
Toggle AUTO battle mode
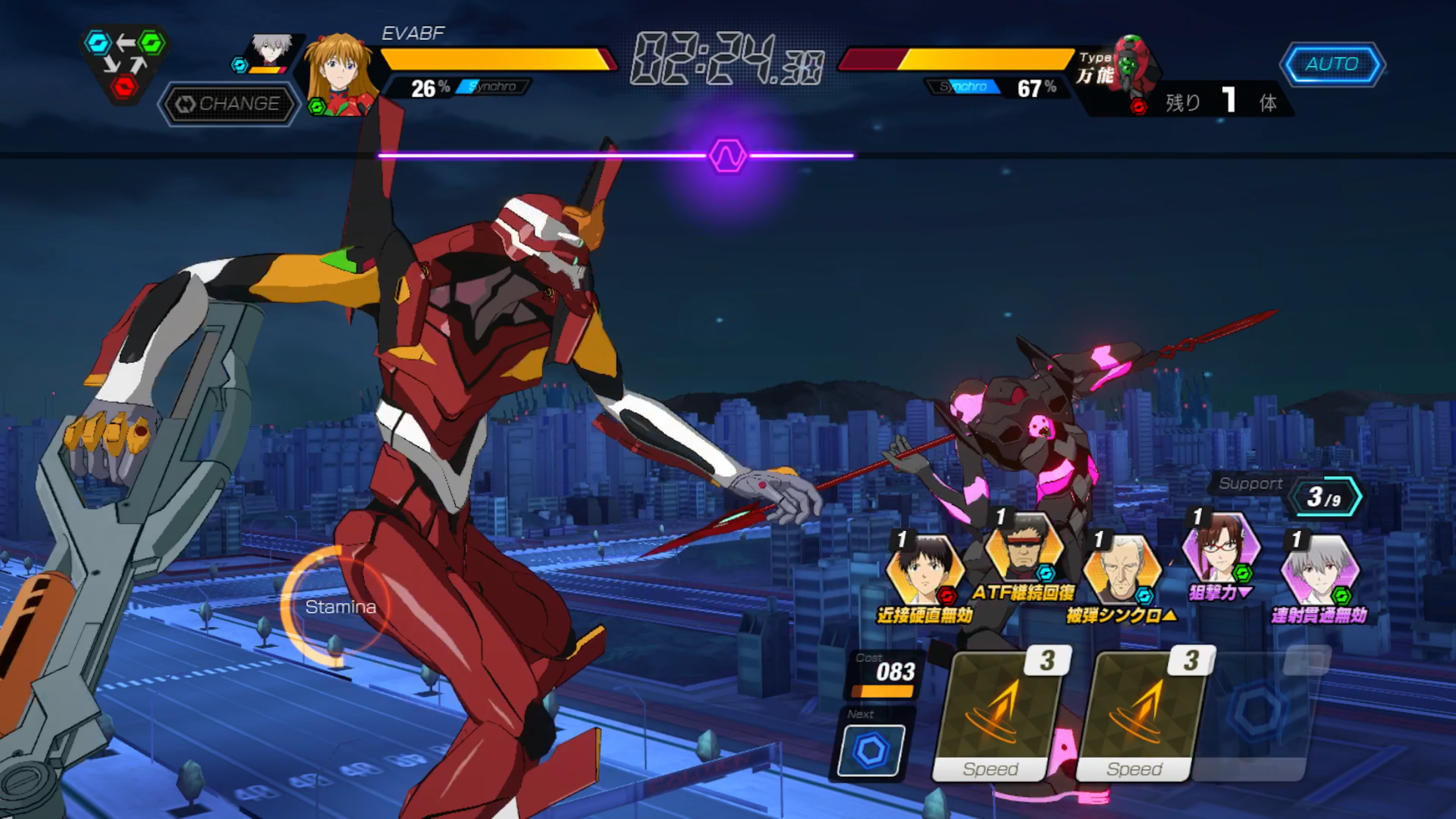(1333, 64)
